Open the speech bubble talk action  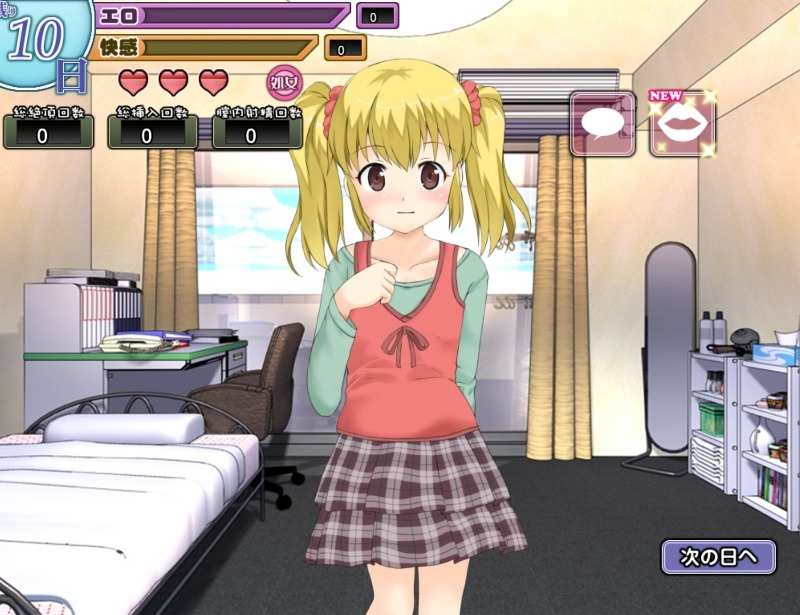pos(603,124)
